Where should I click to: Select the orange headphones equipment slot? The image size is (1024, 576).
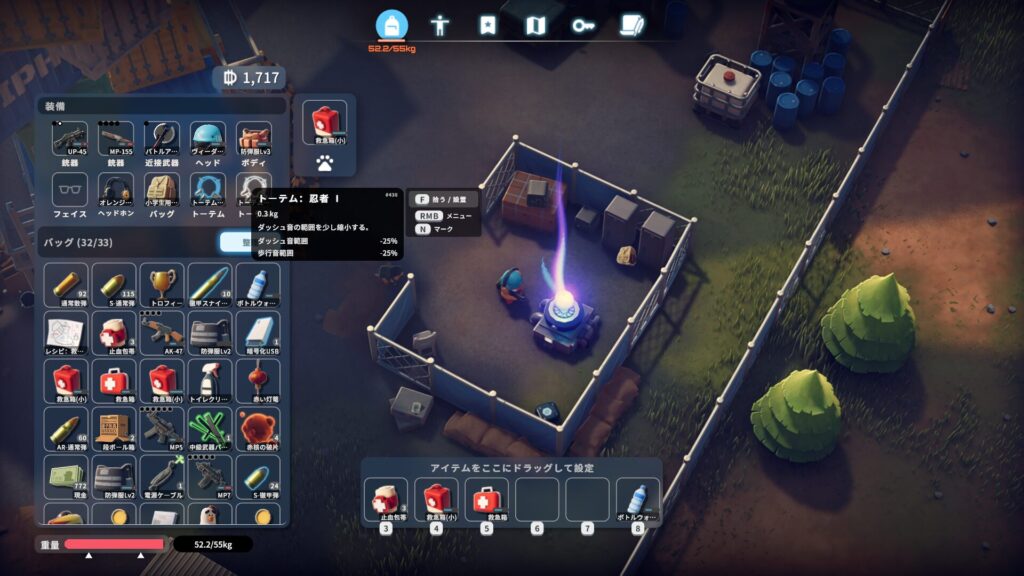click(116, 190)
